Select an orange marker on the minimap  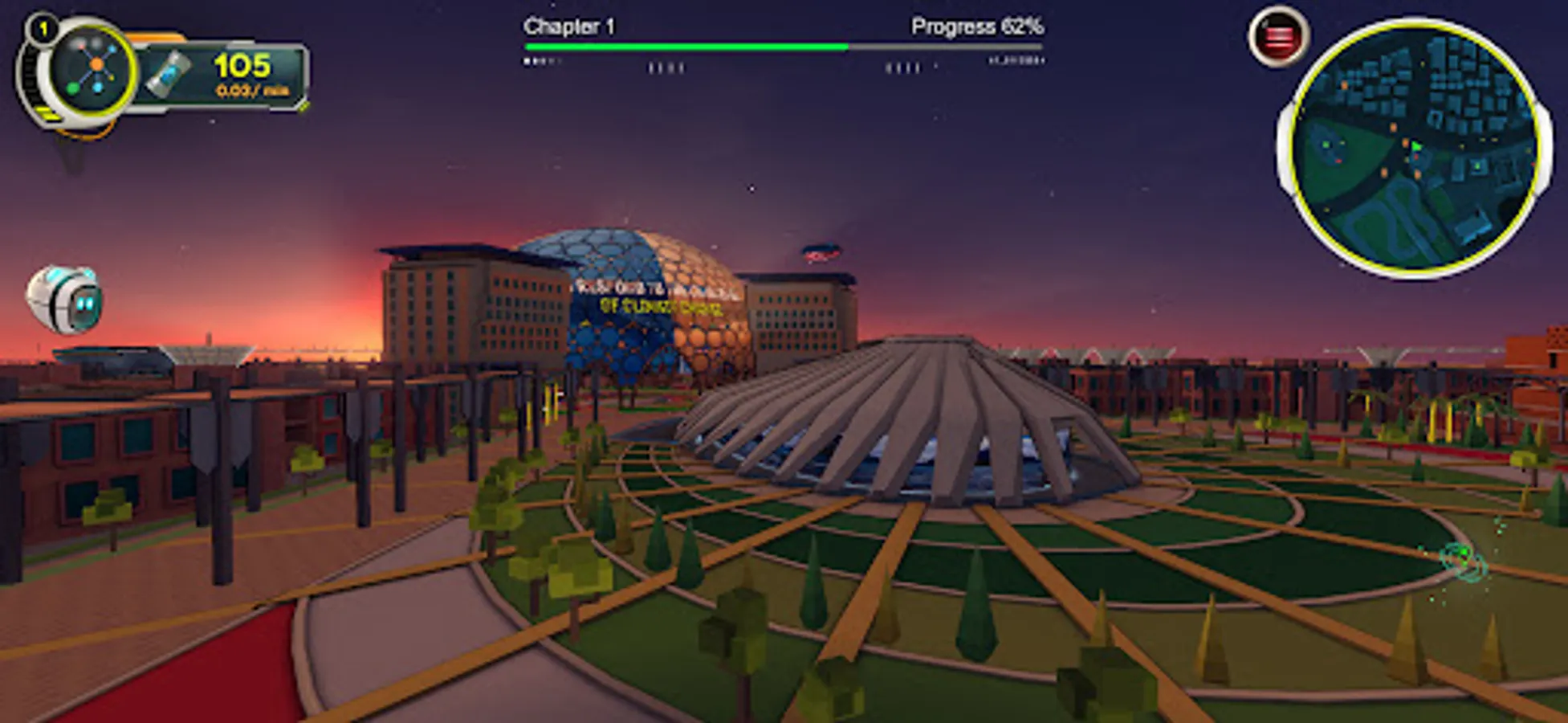click(x=1394, y=128)
